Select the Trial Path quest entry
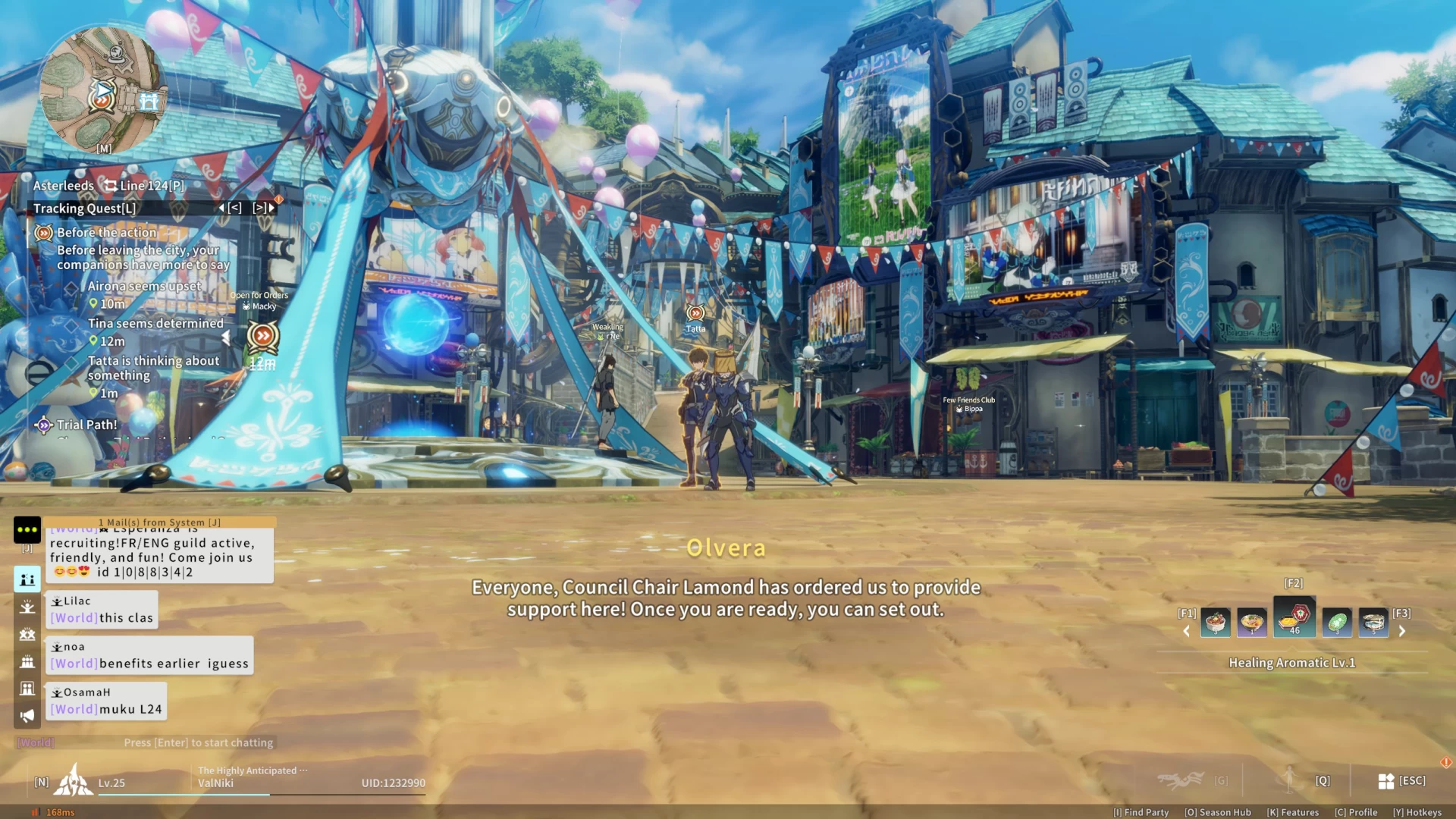 (86, 425)
